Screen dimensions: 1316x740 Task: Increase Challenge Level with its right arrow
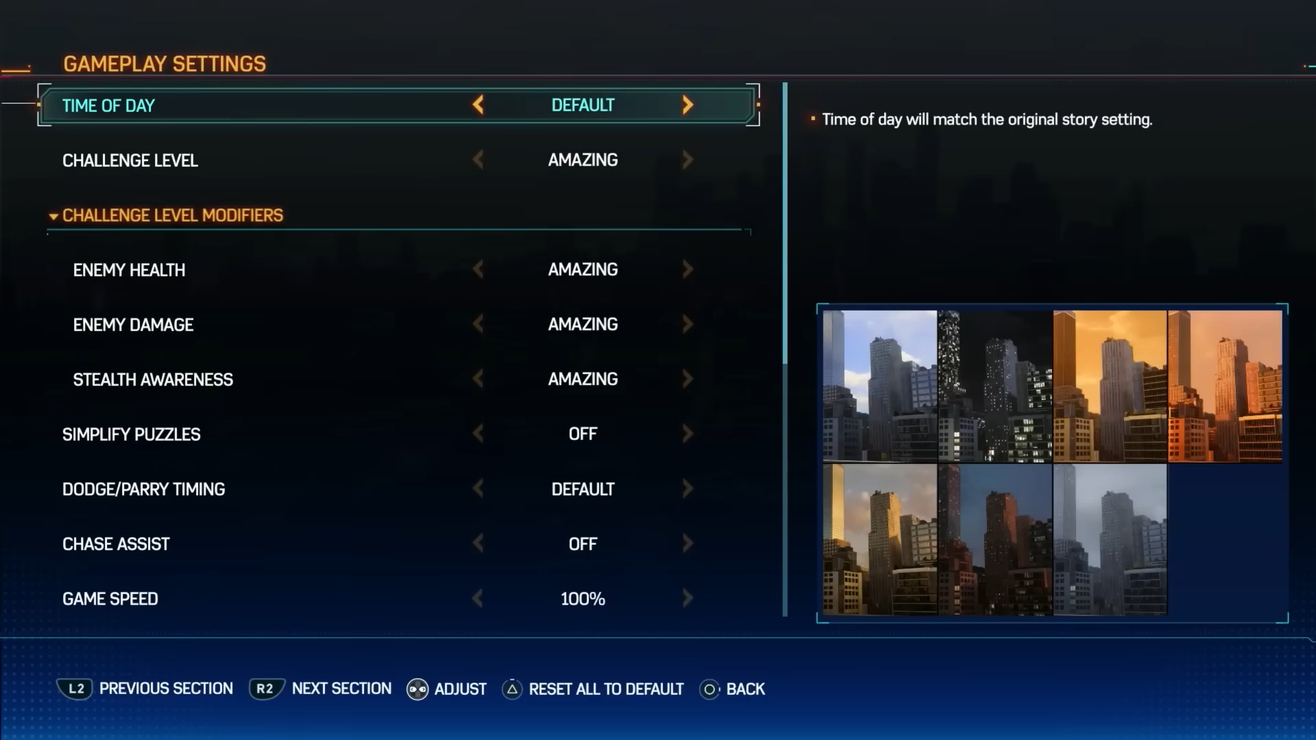click(687, 160)
